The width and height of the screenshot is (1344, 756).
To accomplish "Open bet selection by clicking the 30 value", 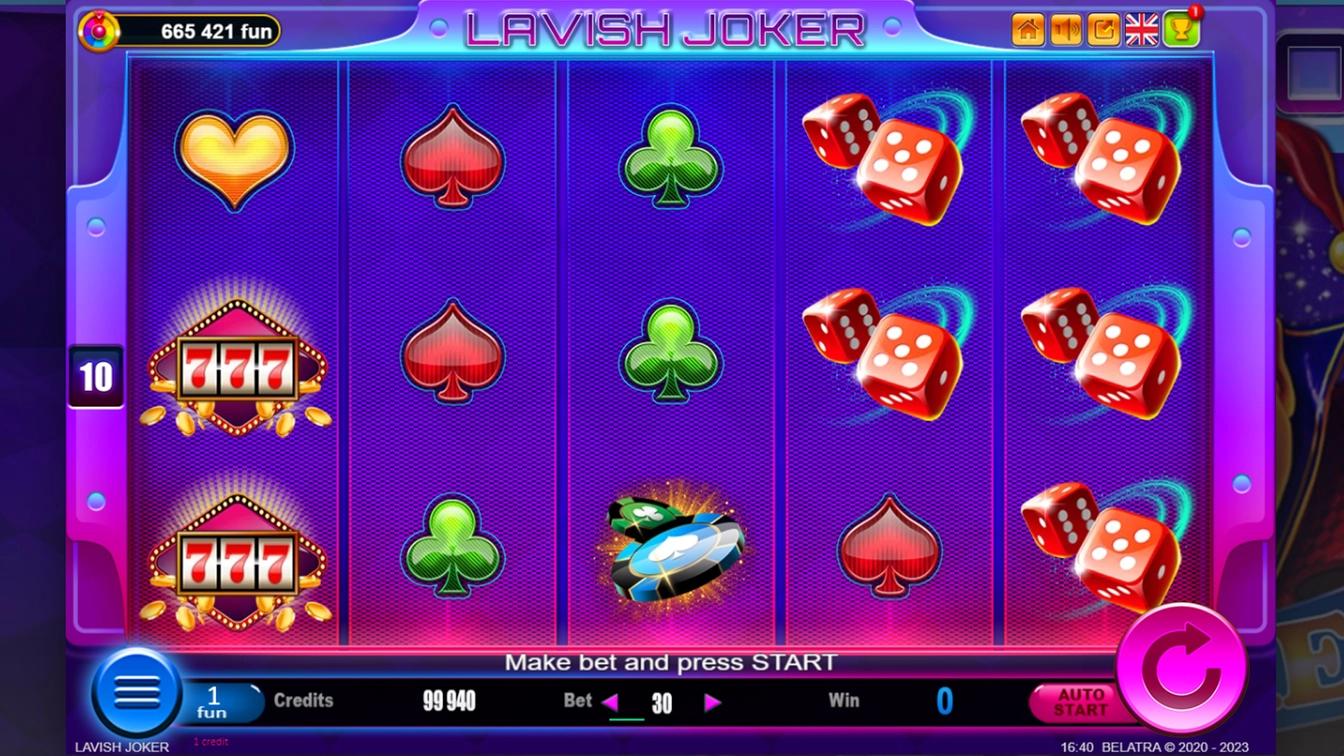I will click(x=662, y=701).
